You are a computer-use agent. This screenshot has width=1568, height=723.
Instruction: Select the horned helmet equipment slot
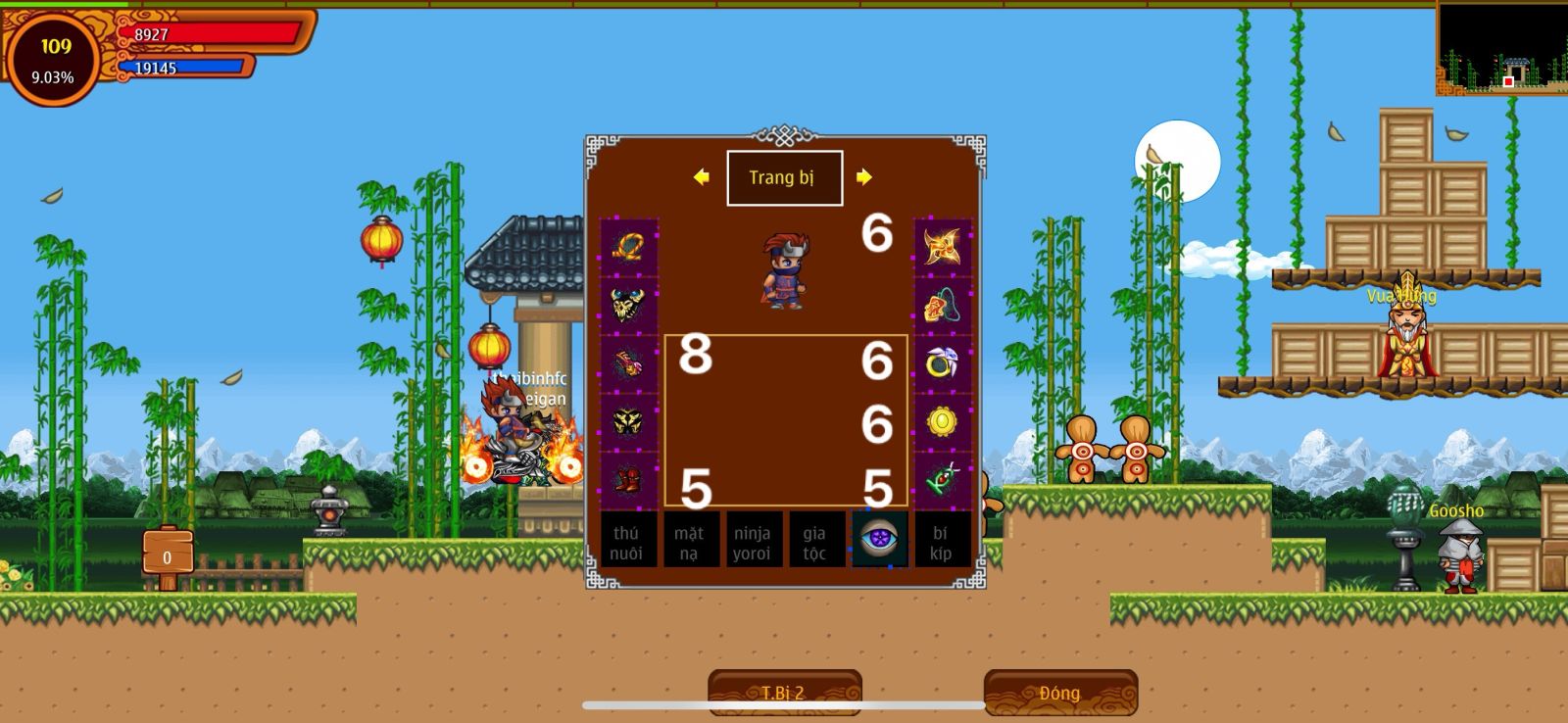tap(628, 306)
